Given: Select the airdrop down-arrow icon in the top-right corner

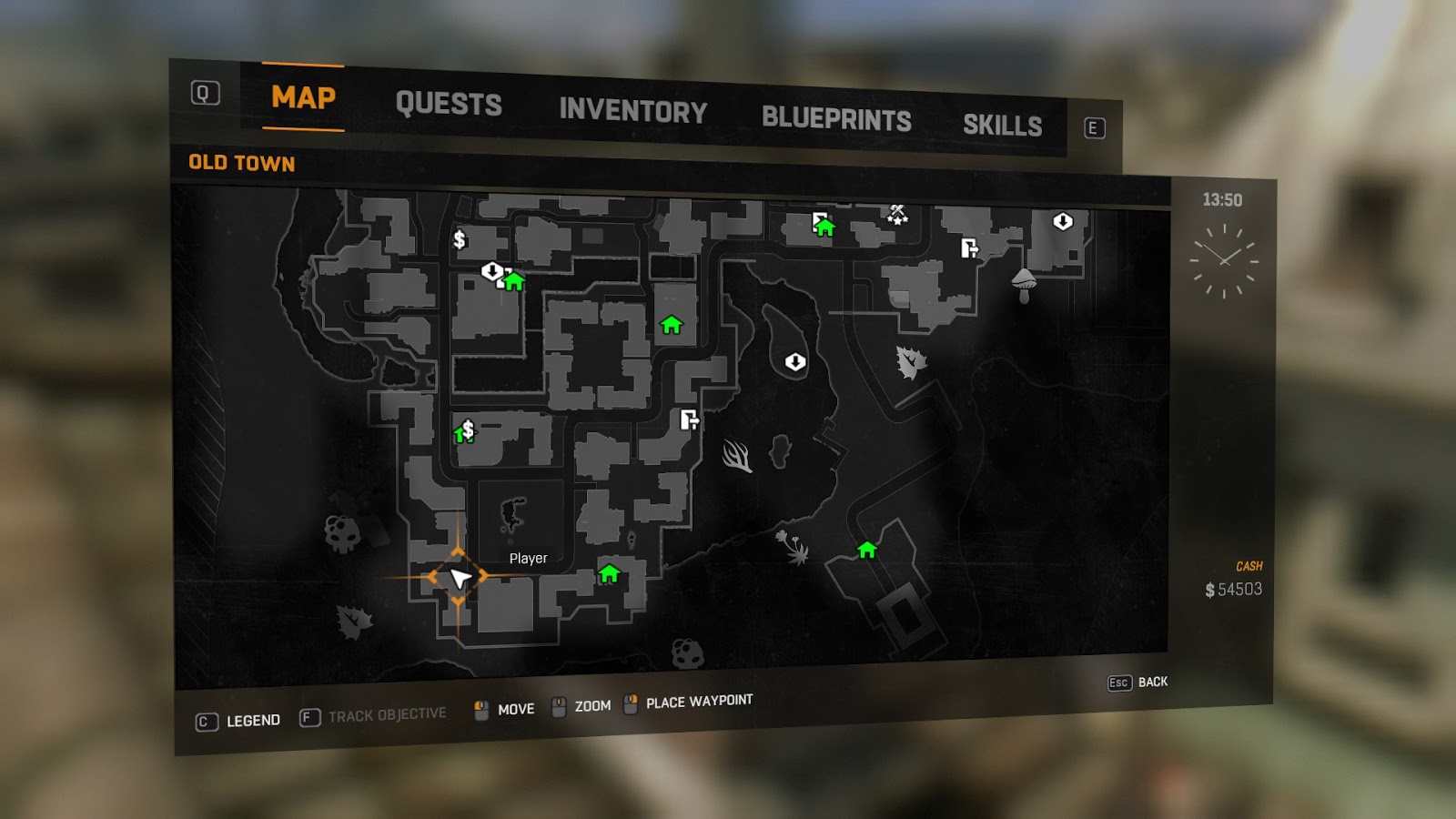Looking at the screenshot, I should 1063,221.
